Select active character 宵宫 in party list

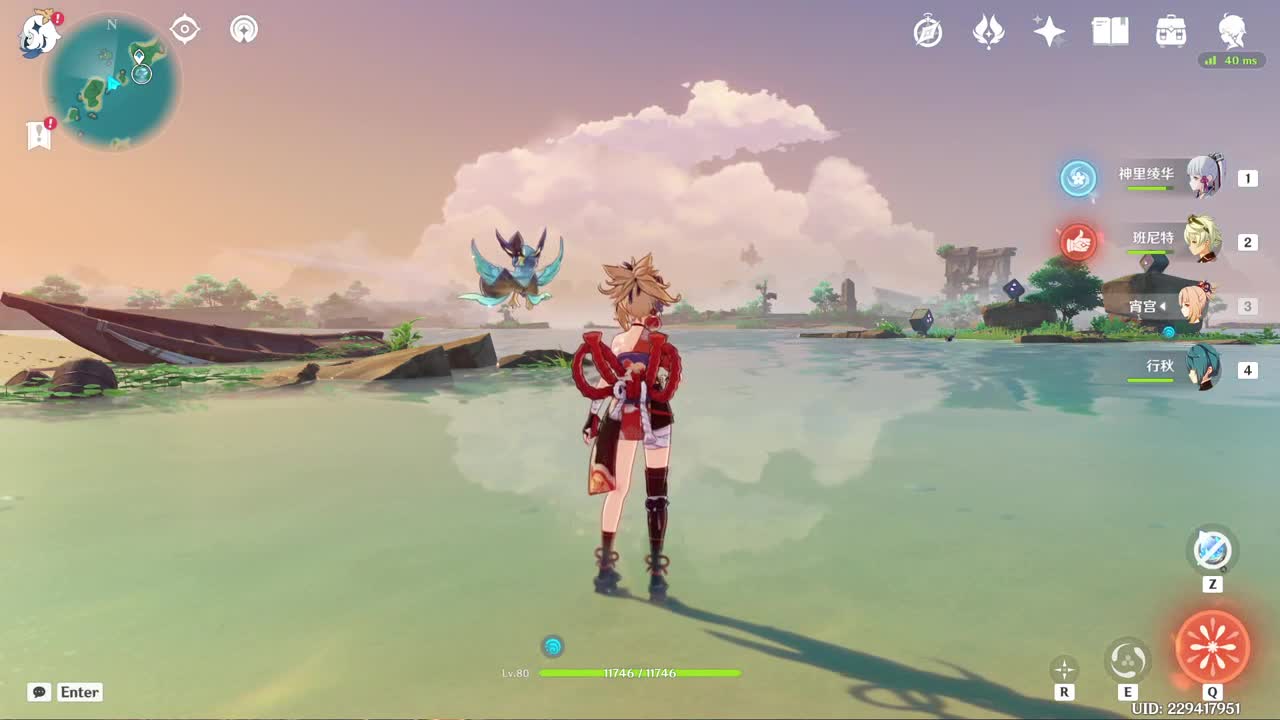click(1198, 304)
